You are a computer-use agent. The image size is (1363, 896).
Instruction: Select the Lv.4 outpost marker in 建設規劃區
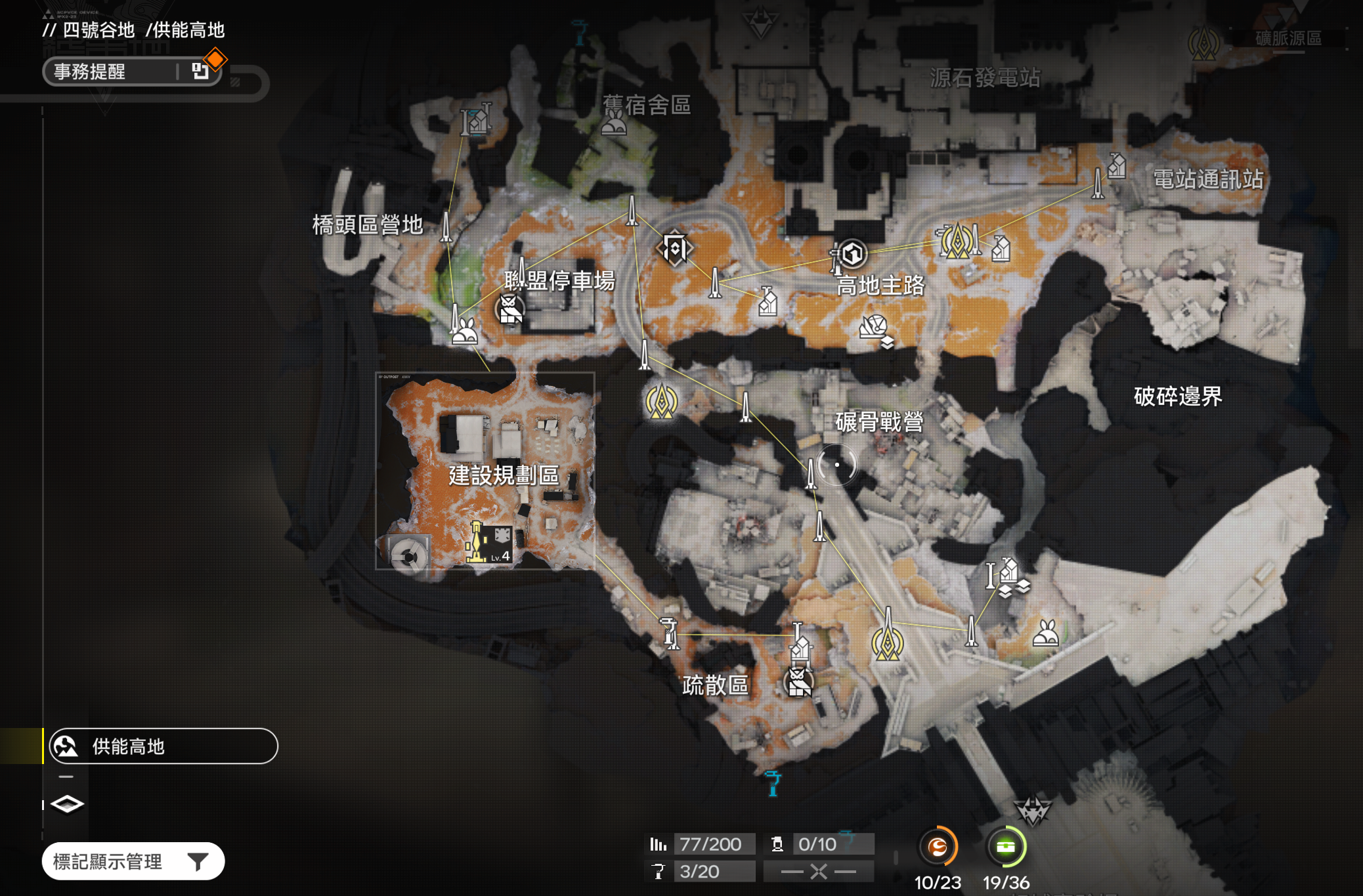[488, 544]
